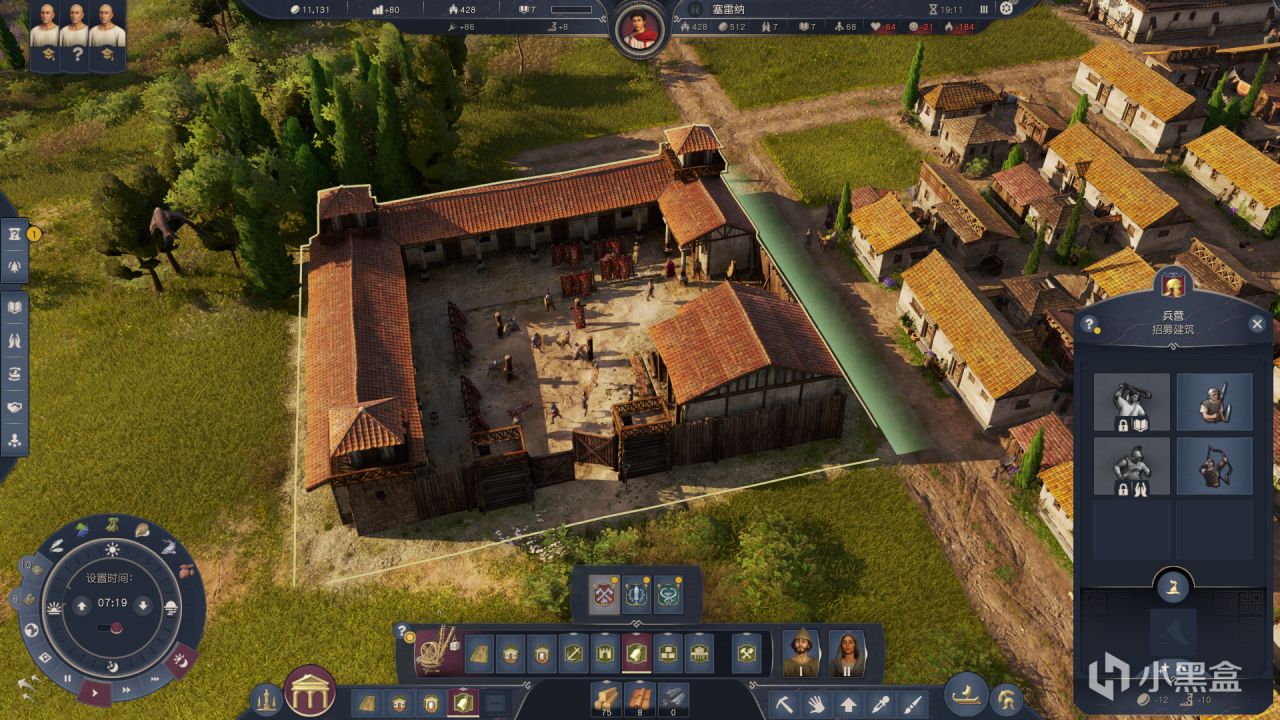Set the game to fastest speed
Screen dimensions: 1280x720
point(154,679)
